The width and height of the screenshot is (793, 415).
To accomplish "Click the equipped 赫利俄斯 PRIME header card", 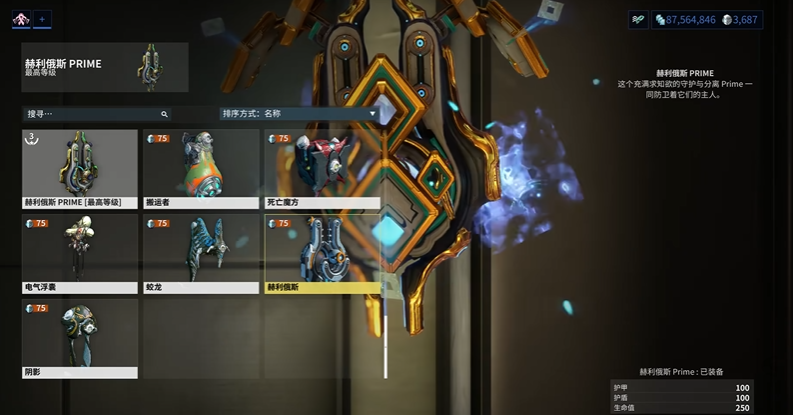I will 105,67.
